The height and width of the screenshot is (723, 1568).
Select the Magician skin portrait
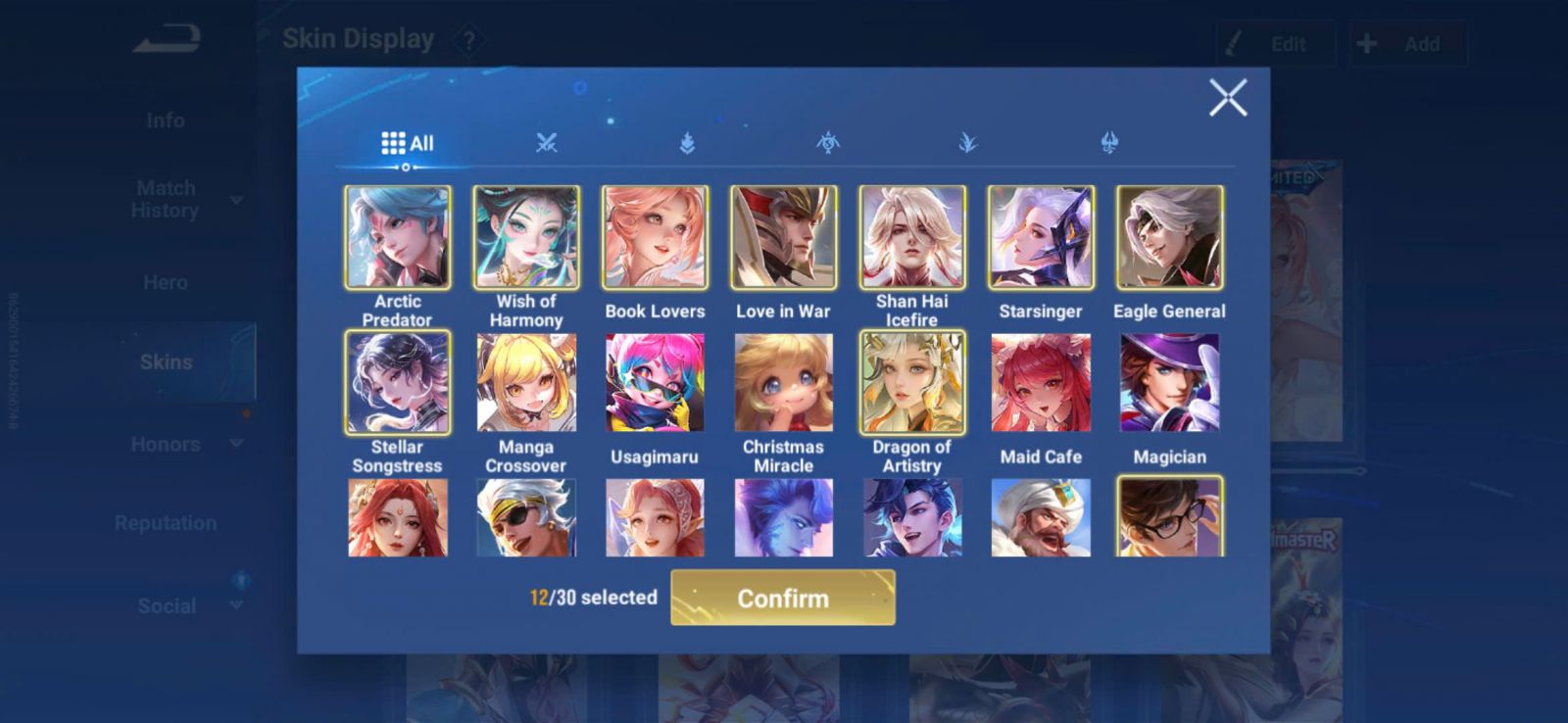[x=1169, y=383]
